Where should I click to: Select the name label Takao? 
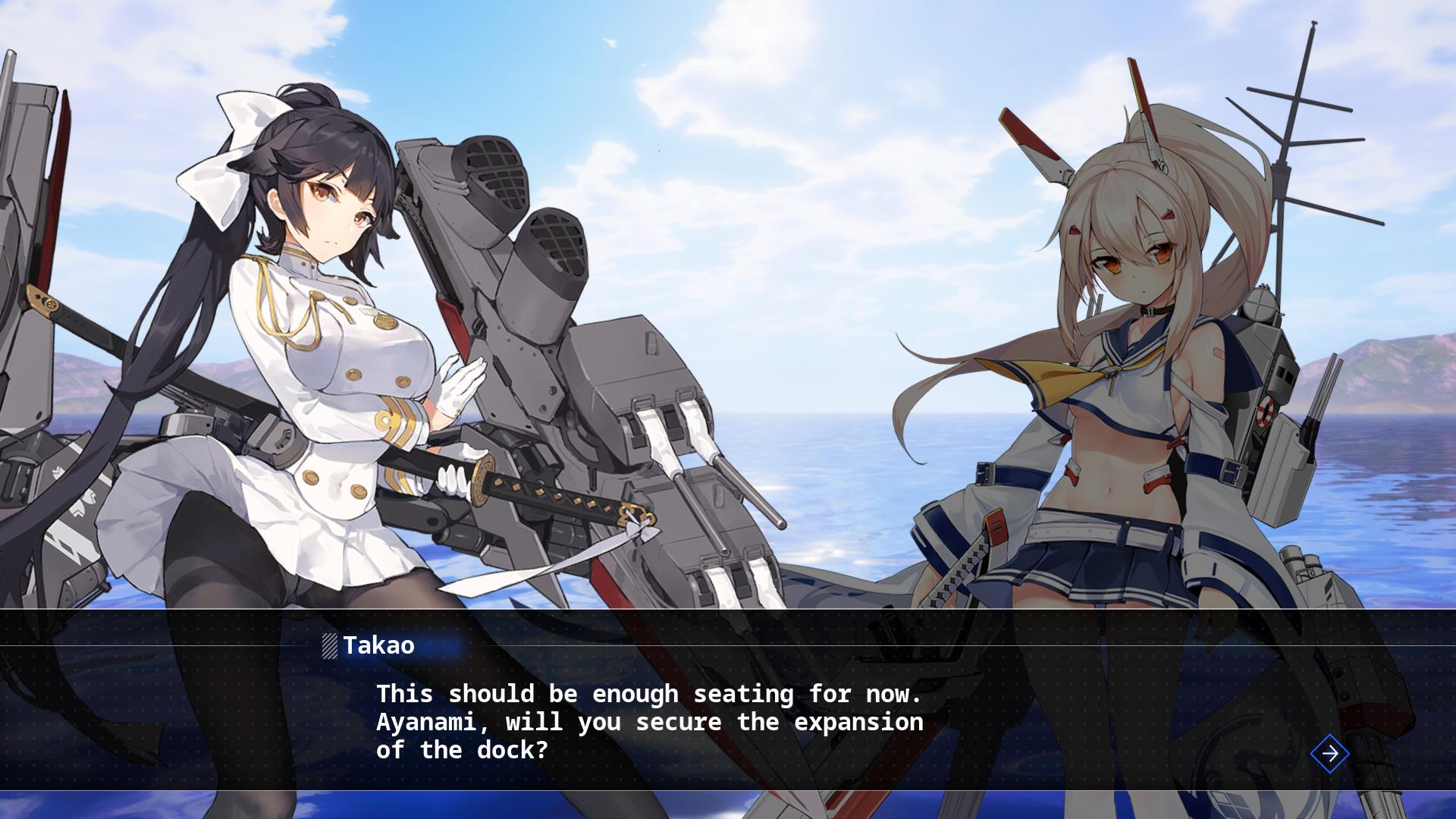379,645
